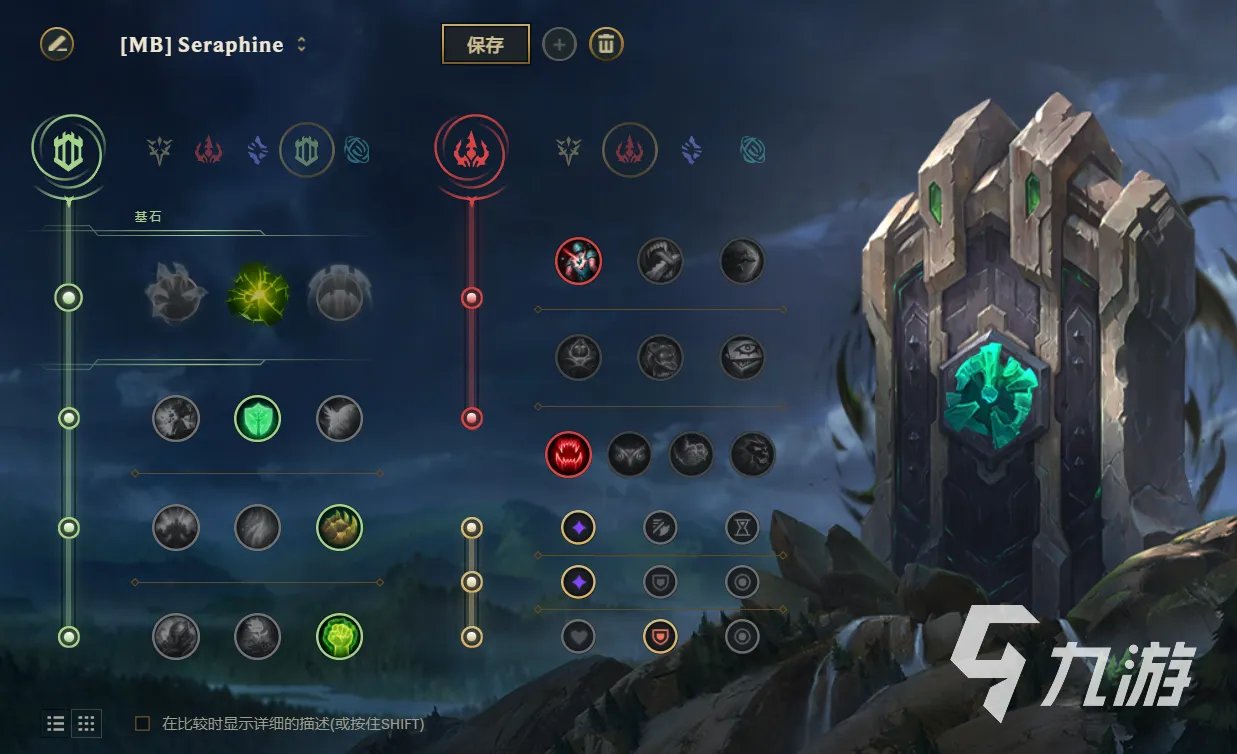The height and width of the screenshot is (754, 1237).
Task: Select the highlighted shield shard in bottom row
Action: tap(660, 636)
